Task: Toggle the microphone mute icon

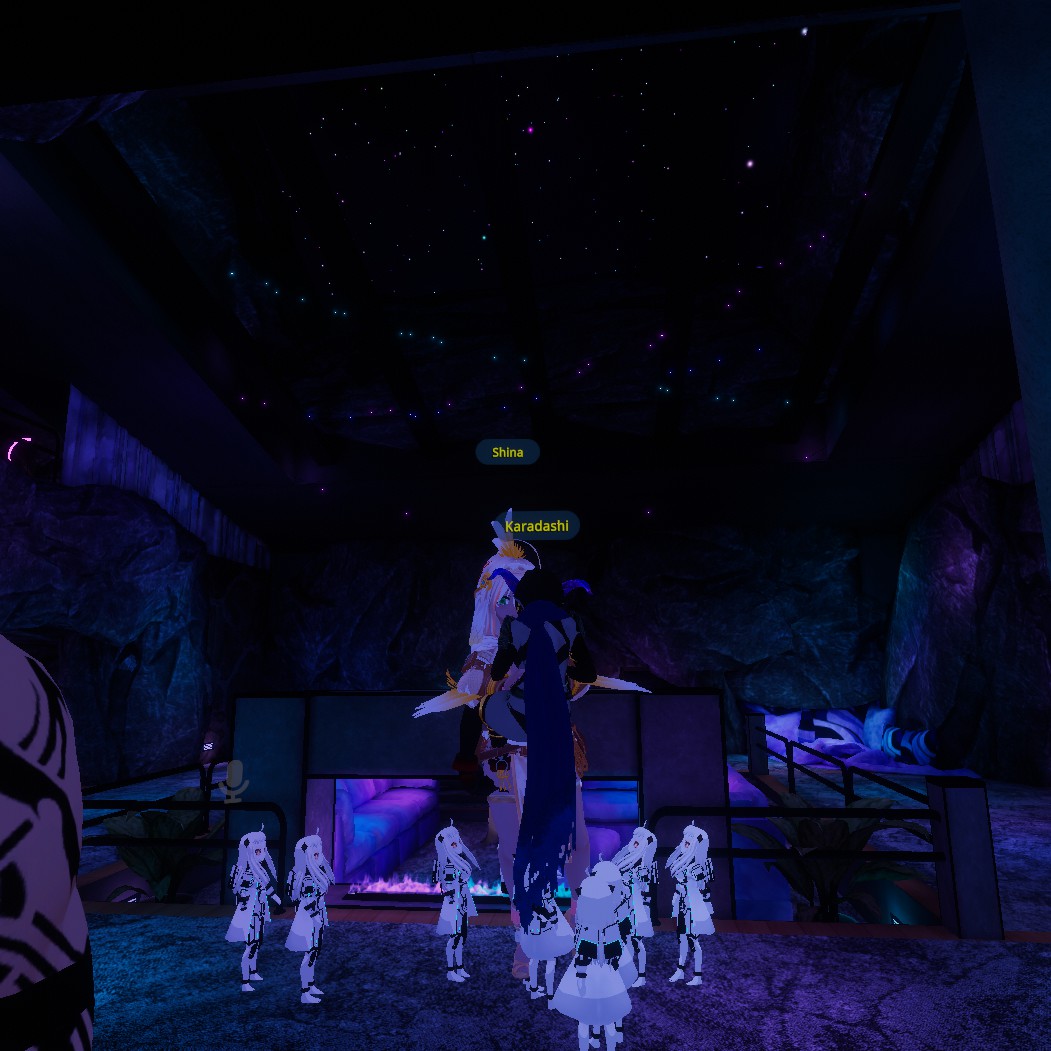Action: (234, 780)
